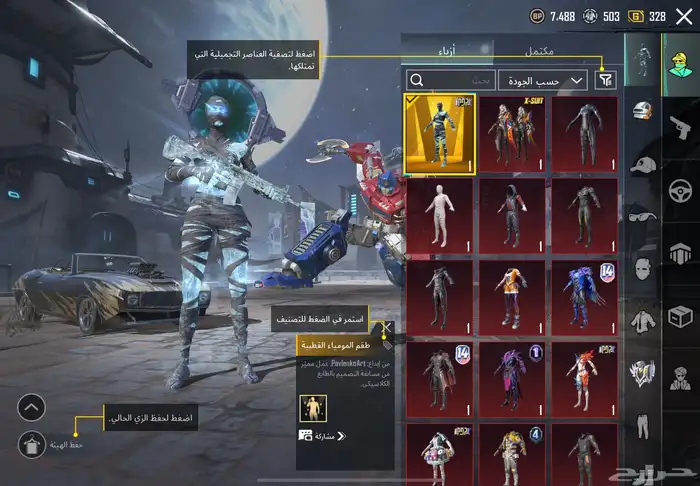Open the cap headwear category
This screenshot has height=486, width=700.
point(642,163)
